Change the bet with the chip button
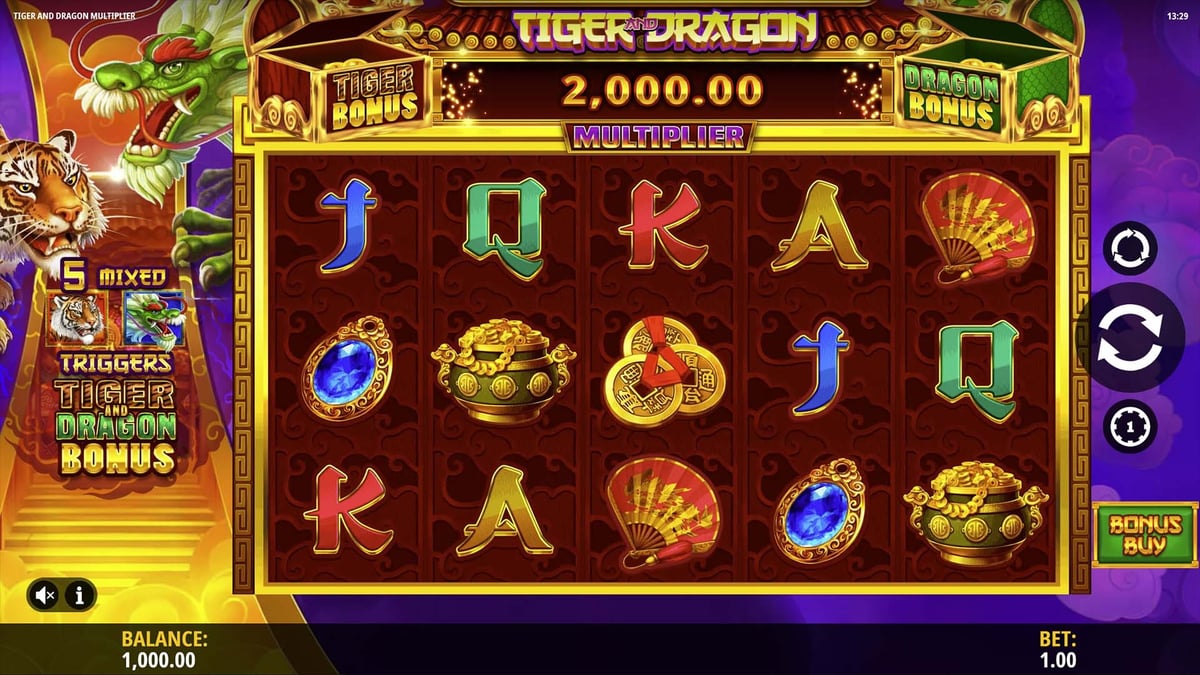The image size is (1200, 675). [1129, 428]
